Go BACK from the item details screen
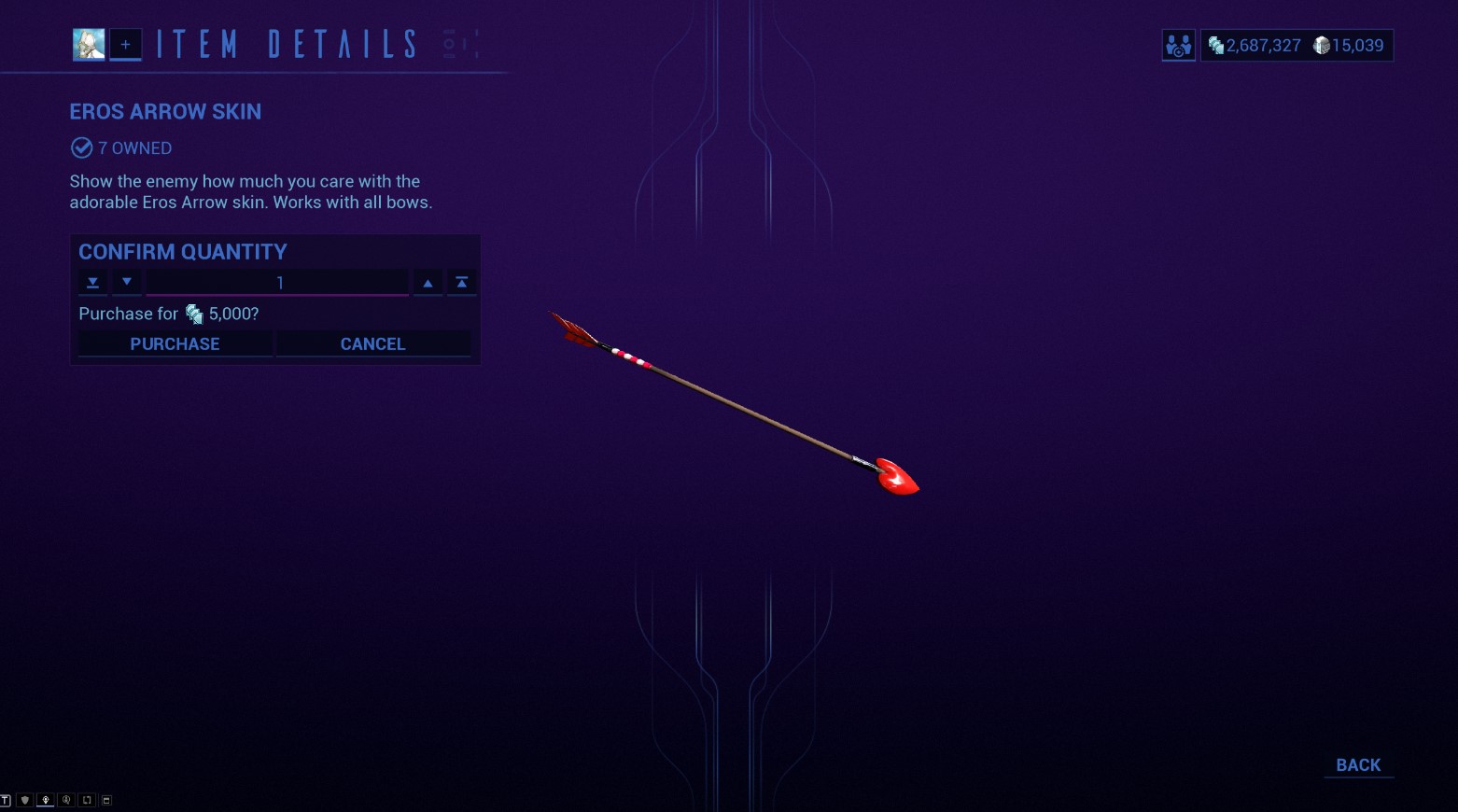1458x812 pixels. coord(1358,764)
